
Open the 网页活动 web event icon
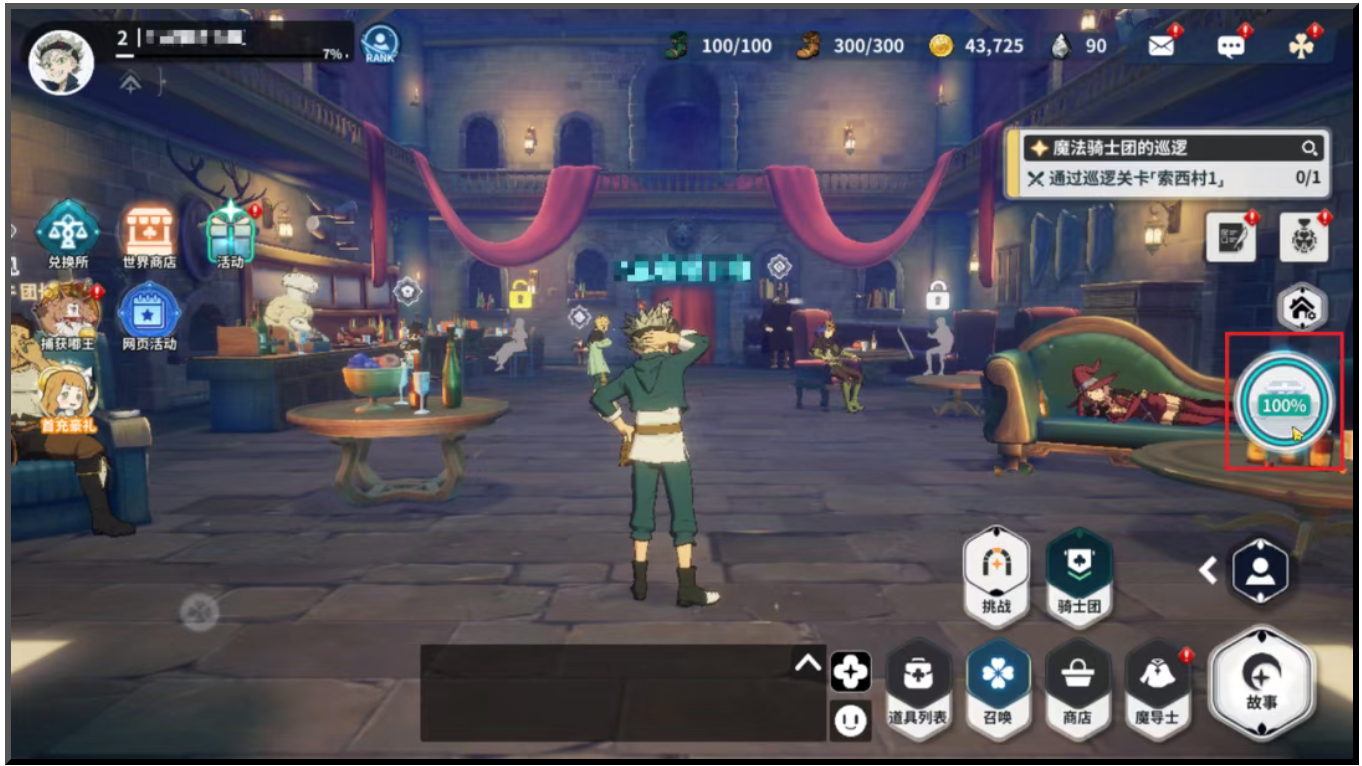(x=149, y=314)
